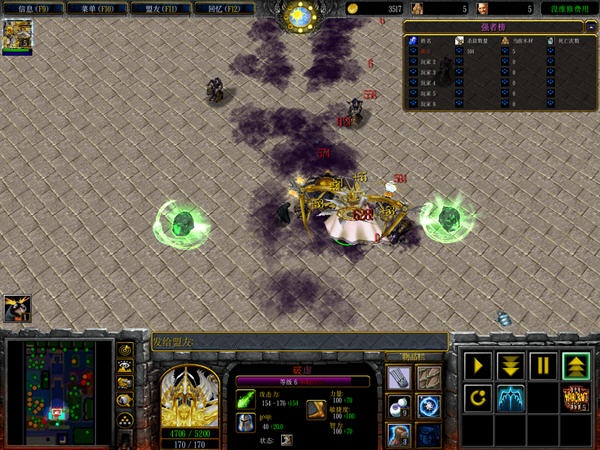
Task: Click the idle unit icon above the minimap
Action: tap(17, 307)
